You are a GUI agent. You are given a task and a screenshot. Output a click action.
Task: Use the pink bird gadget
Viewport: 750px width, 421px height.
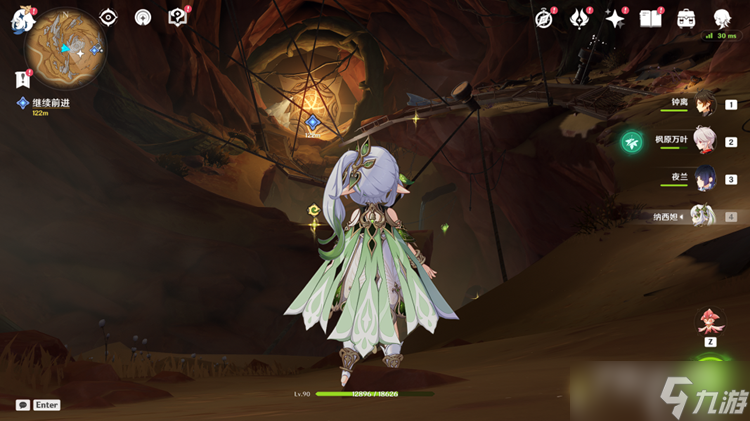point(711,320)
